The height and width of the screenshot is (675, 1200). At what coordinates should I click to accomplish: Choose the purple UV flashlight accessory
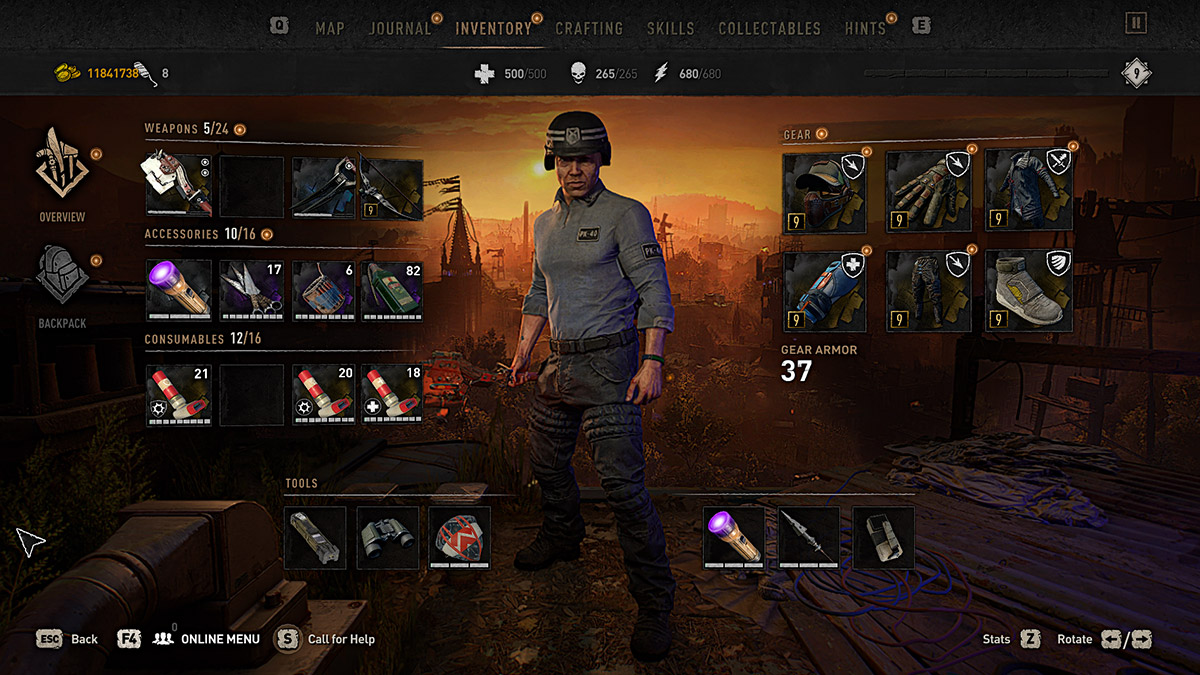pyautogui.click(x=179, y=290)
